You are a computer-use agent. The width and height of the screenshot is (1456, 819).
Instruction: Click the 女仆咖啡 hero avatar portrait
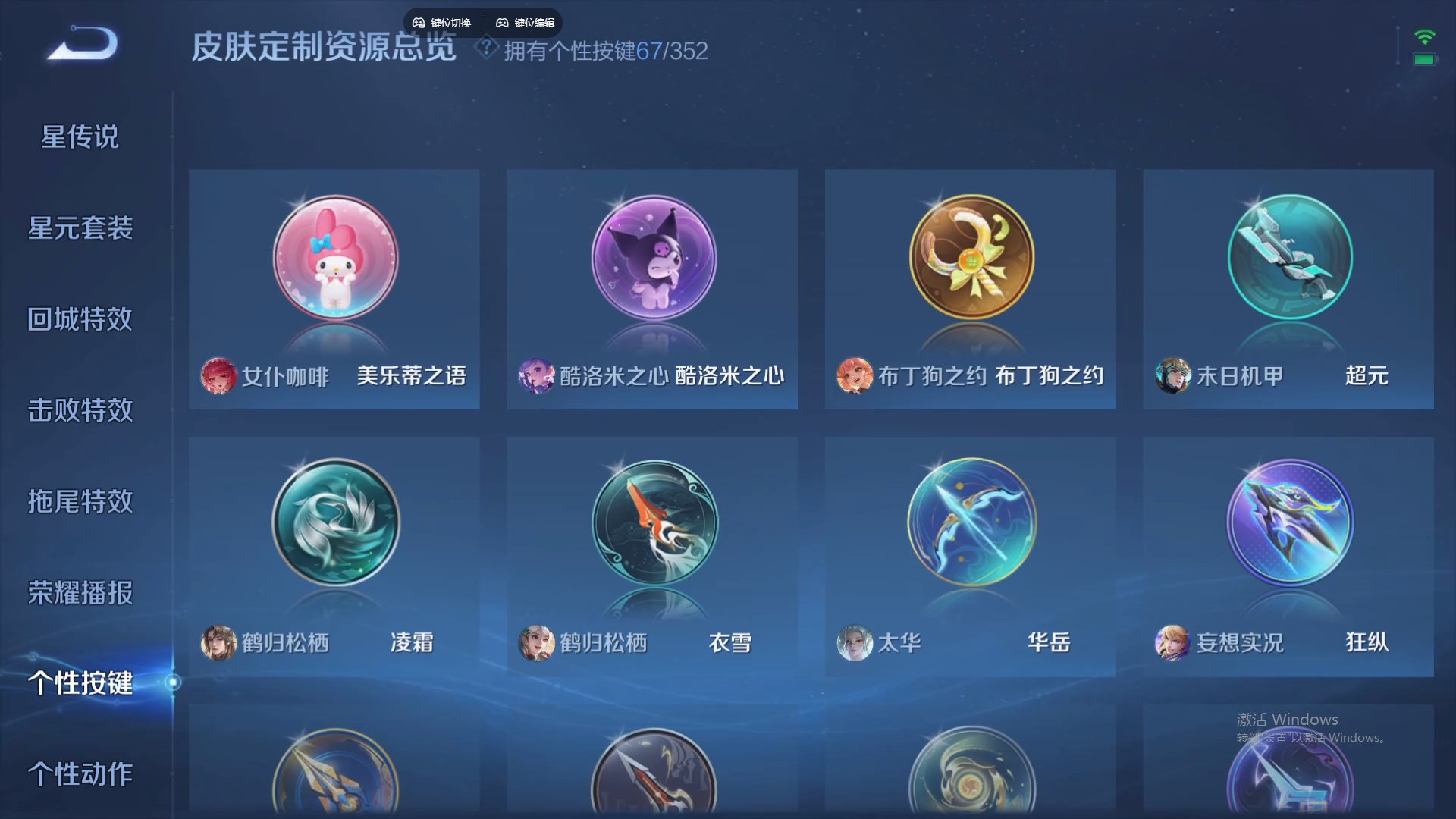218,377
